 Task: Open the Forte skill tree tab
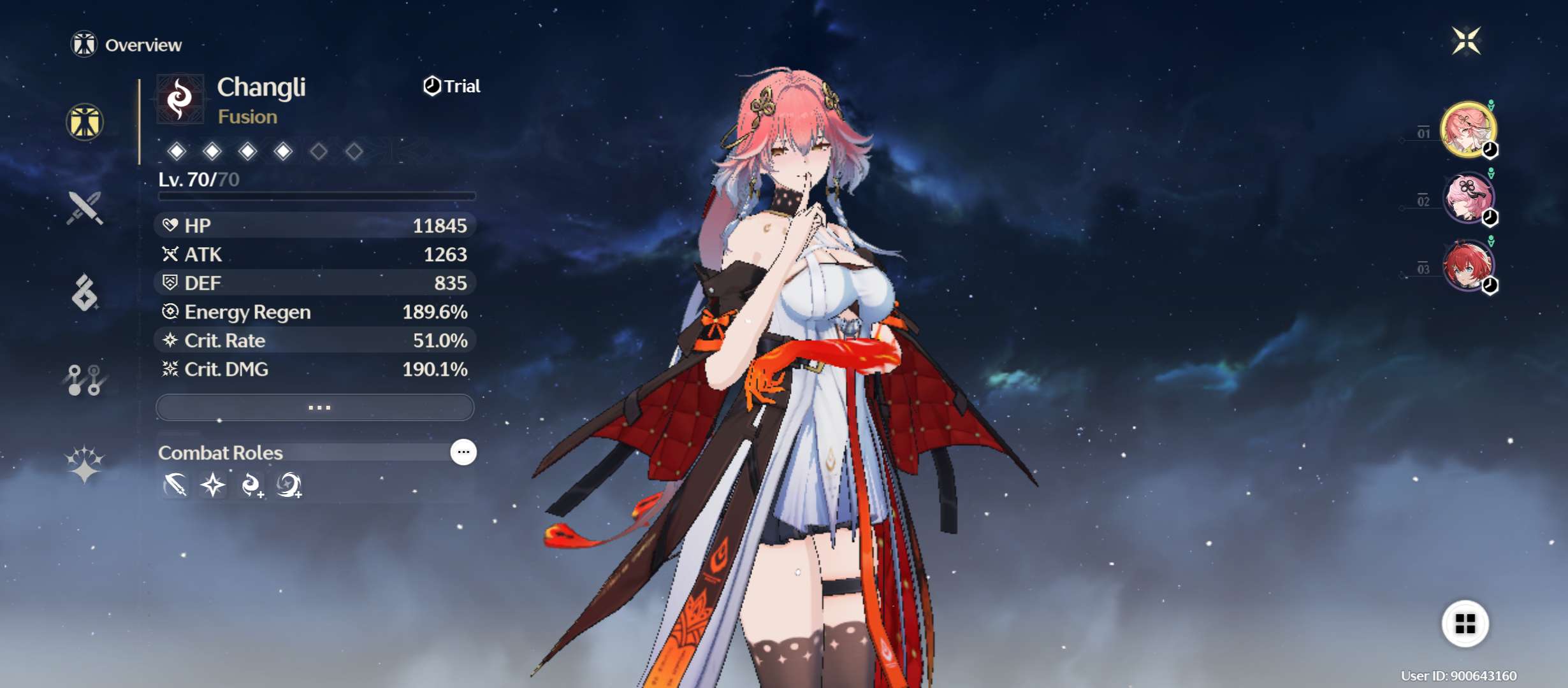click(85, 380)
